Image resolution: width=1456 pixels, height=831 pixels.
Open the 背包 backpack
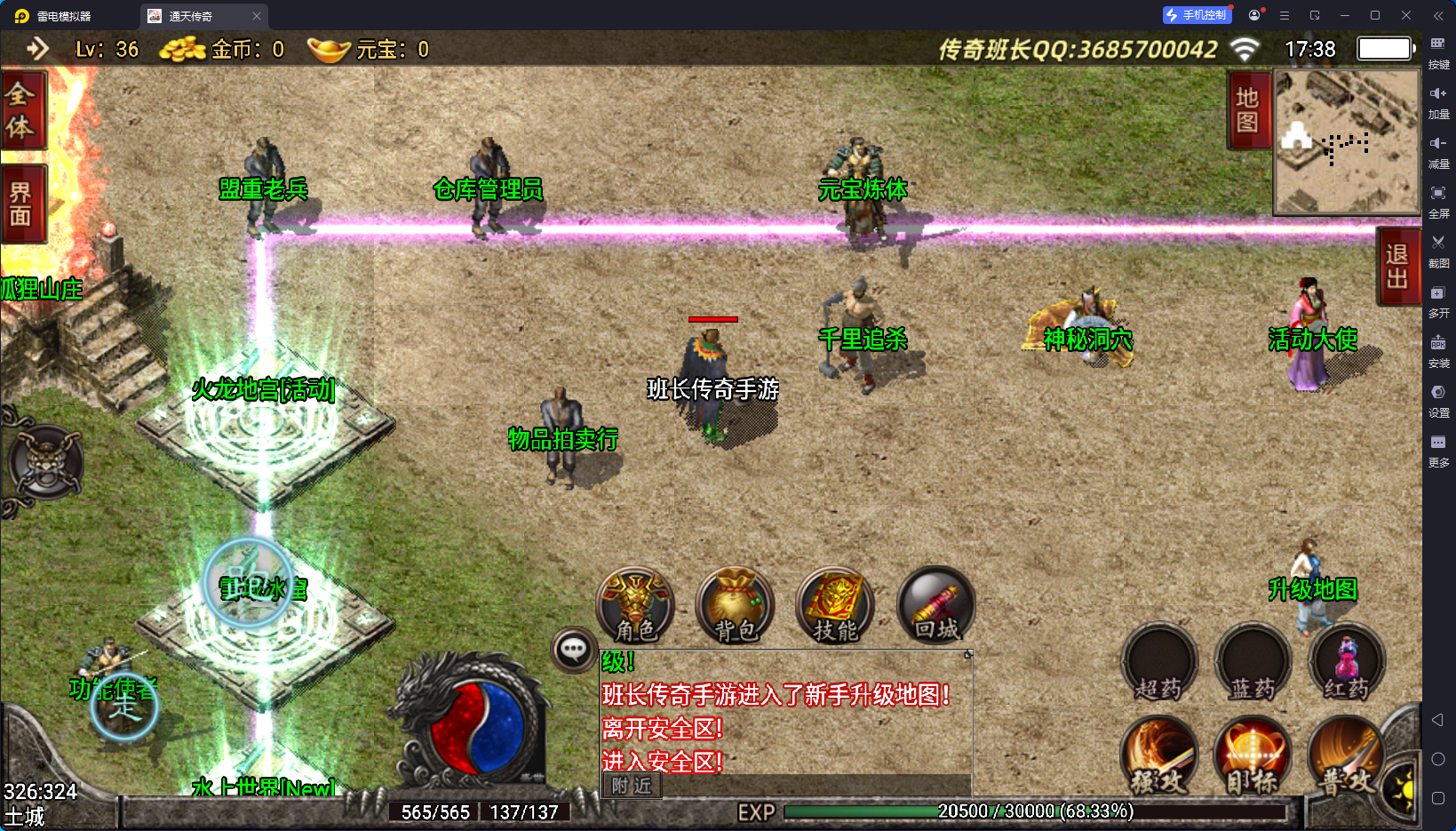point(736,606)
